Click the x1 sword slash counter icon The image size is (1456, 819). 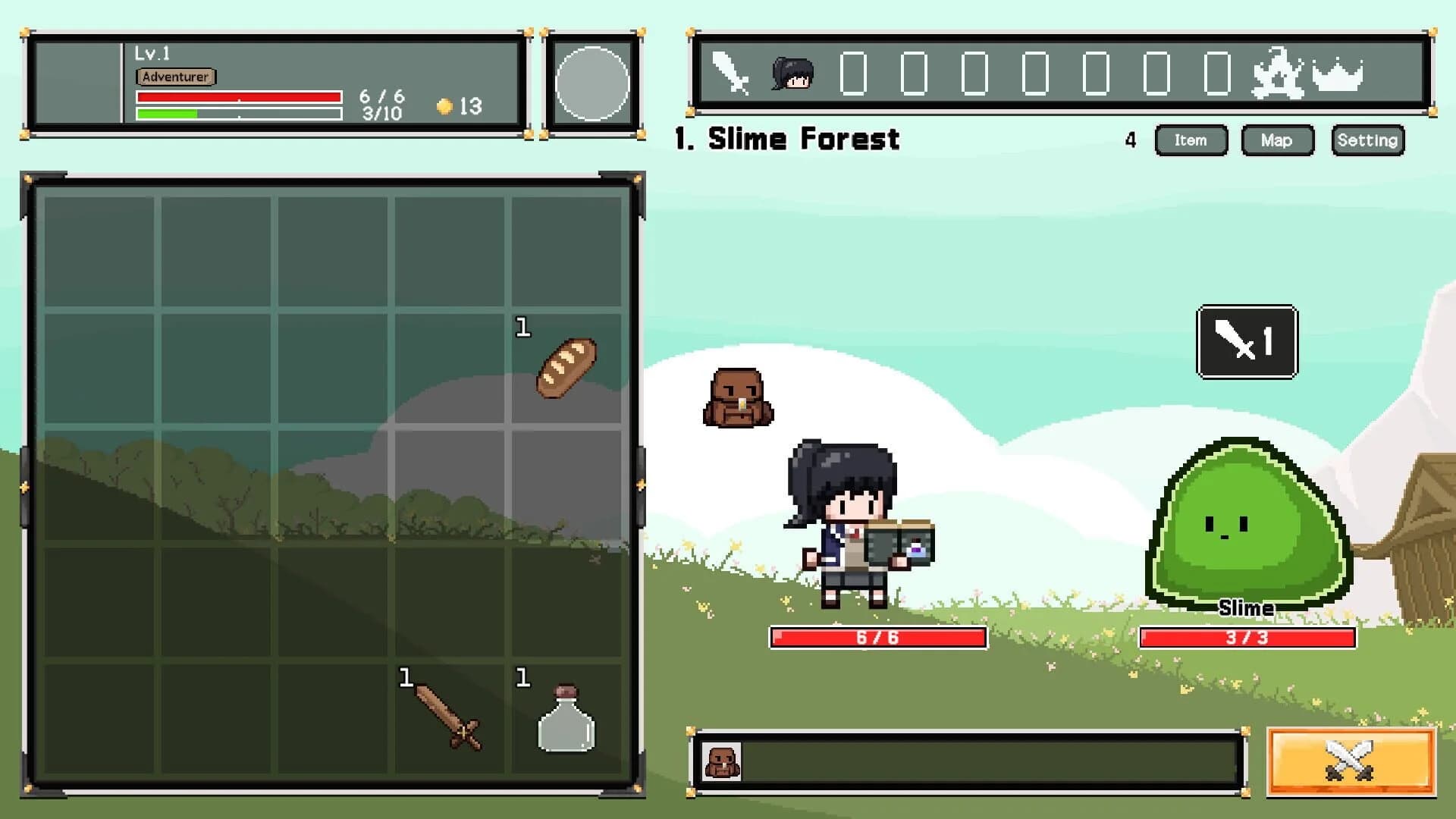click(x=1246, y=341)
